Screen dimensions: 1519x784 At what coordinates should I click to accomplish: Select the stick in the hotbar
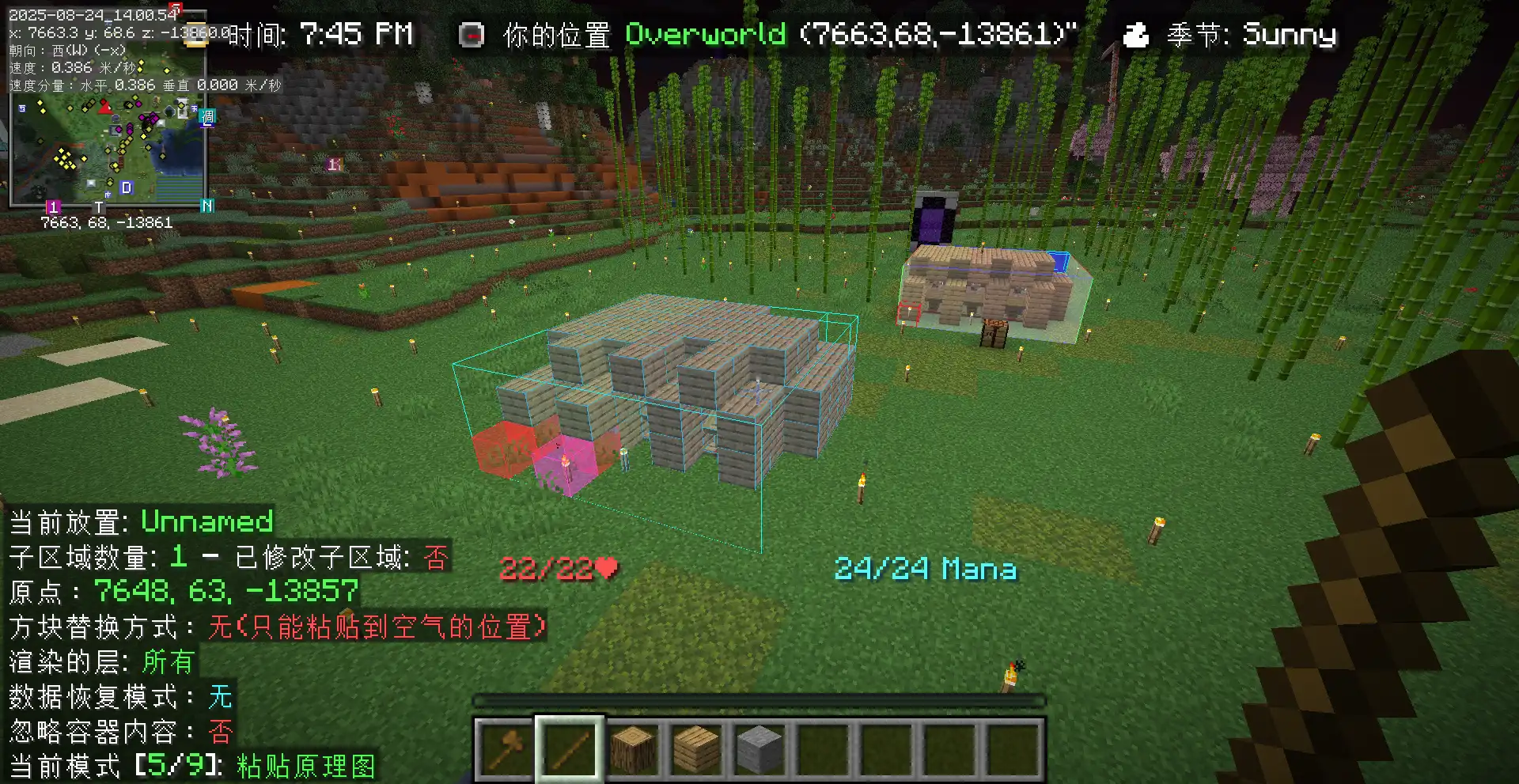(x=570, y=748)
